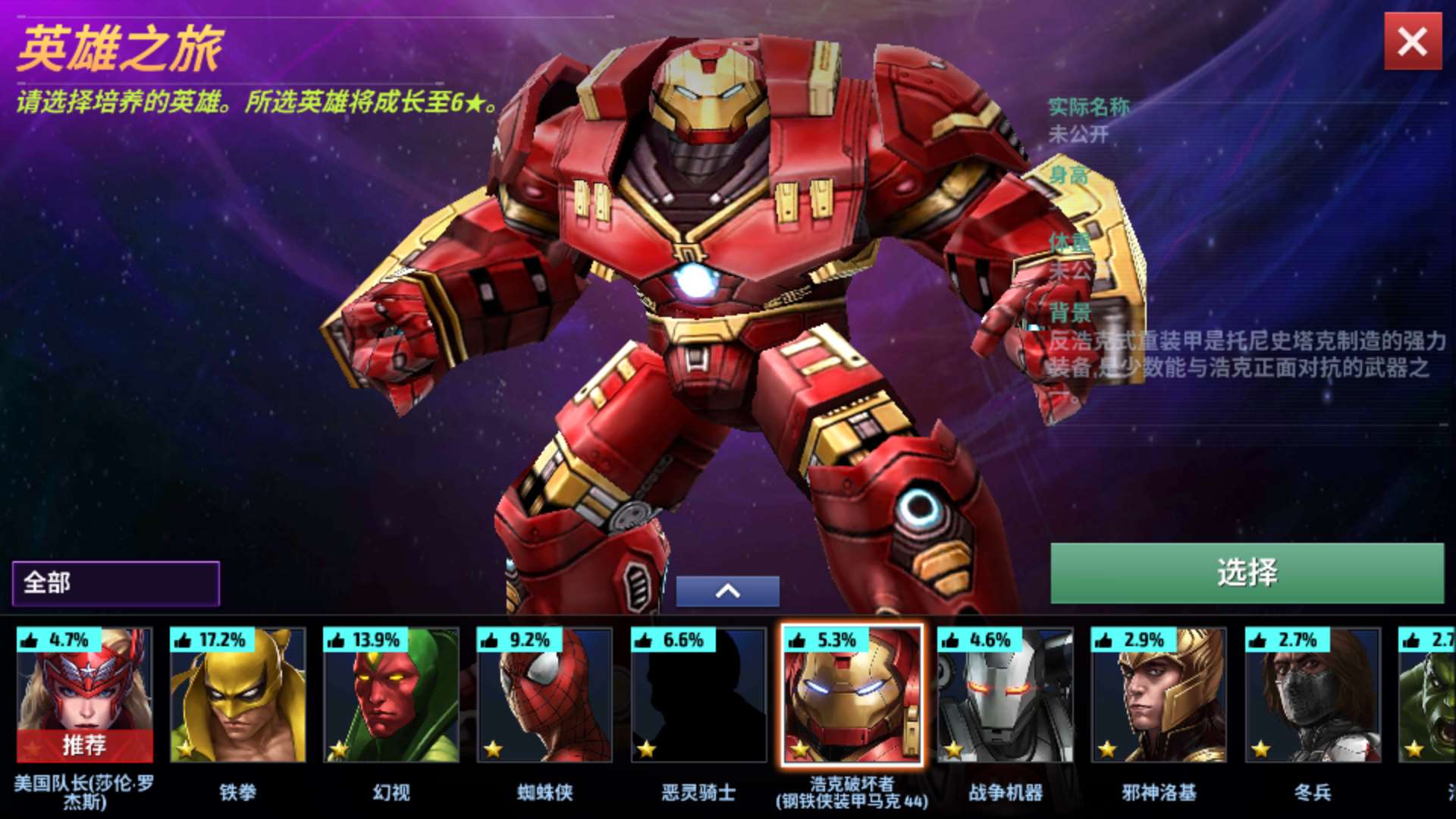Confirm hero with the green 选择 button
Viewport: 1456px width, 819px height.
coord(1247,573)
